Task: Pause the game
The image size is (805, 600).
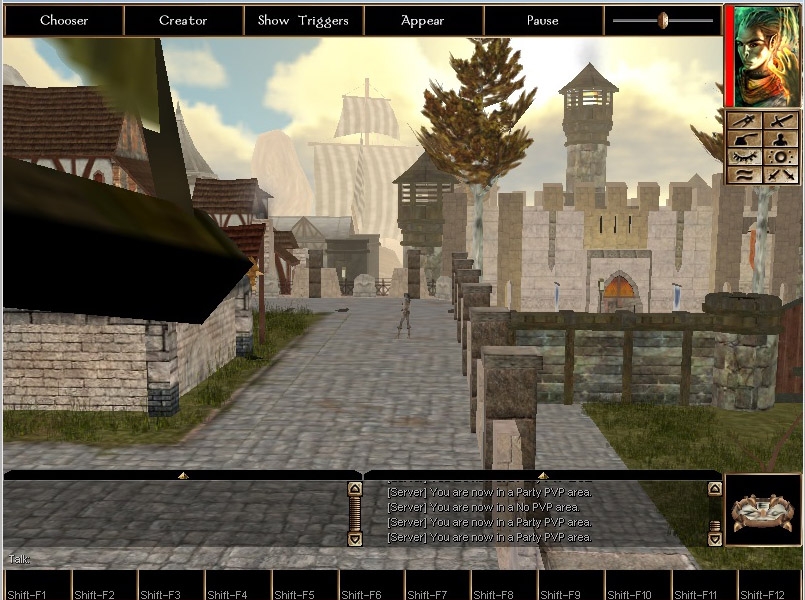Action: 543,21
